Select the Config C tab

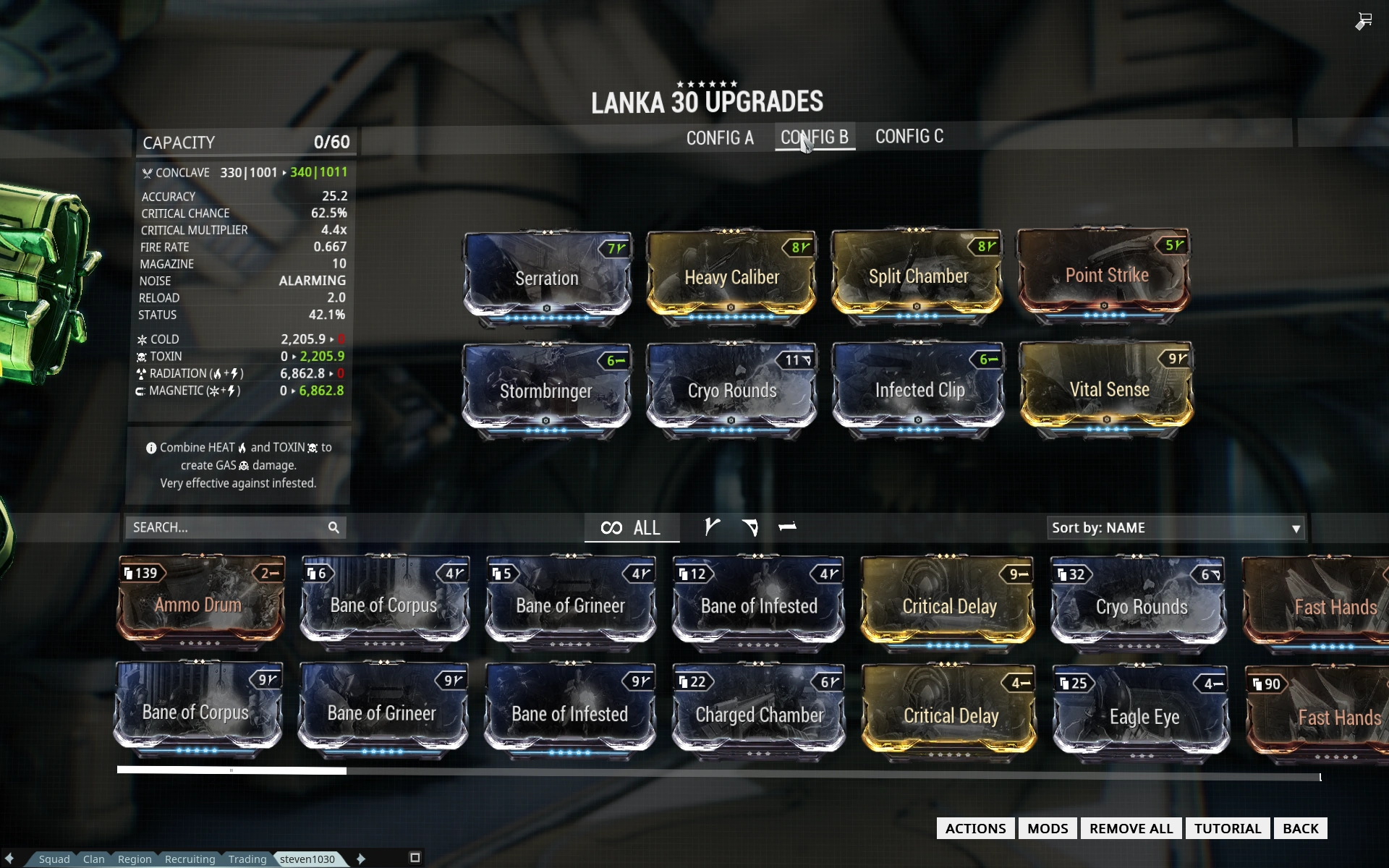click(909, 137)
